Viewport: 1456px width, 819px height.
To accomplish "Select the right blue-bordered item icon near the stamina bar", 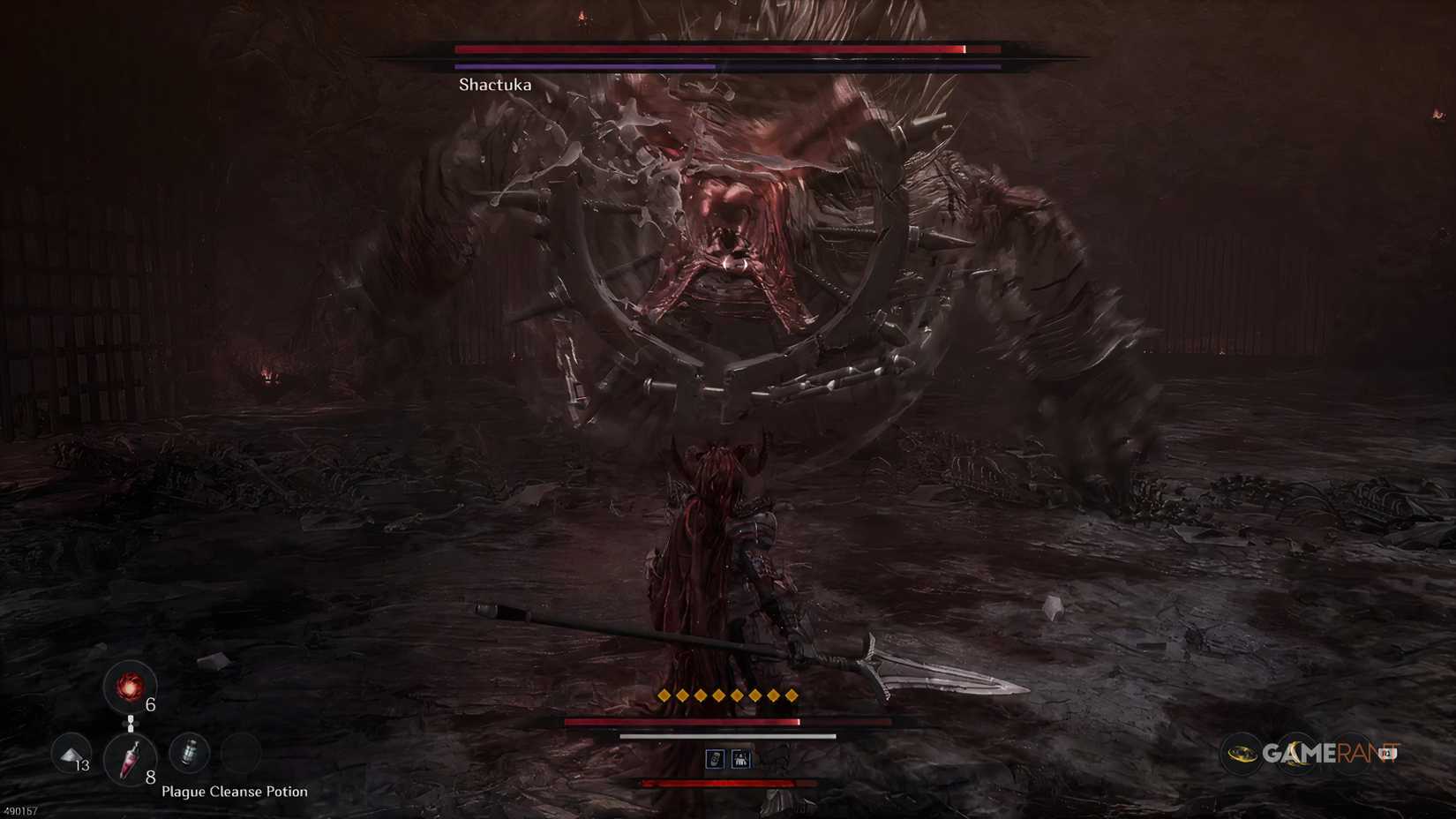I will (x=741, y=759).
